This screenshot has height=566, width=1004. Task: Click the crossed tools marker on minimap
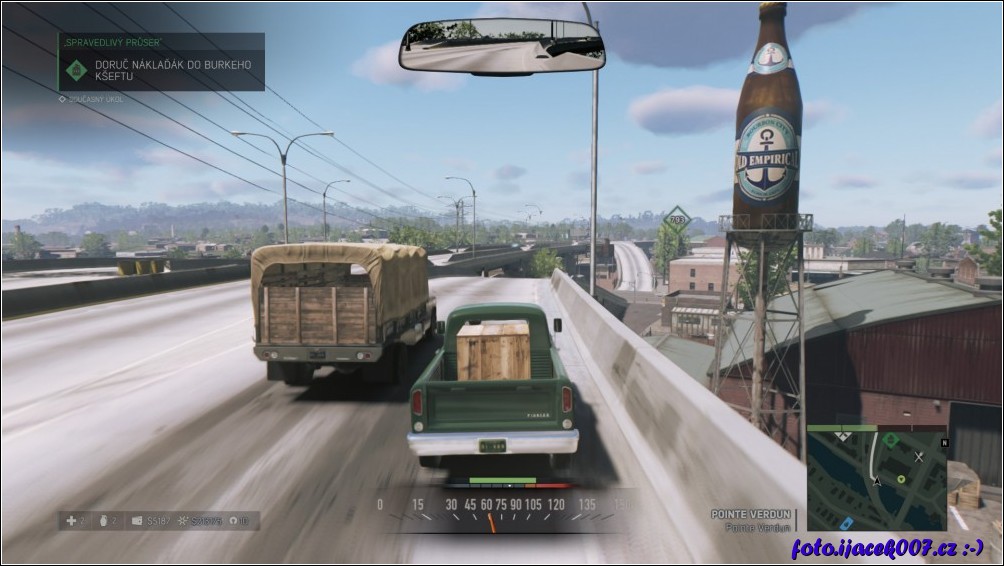click(920, 456)
